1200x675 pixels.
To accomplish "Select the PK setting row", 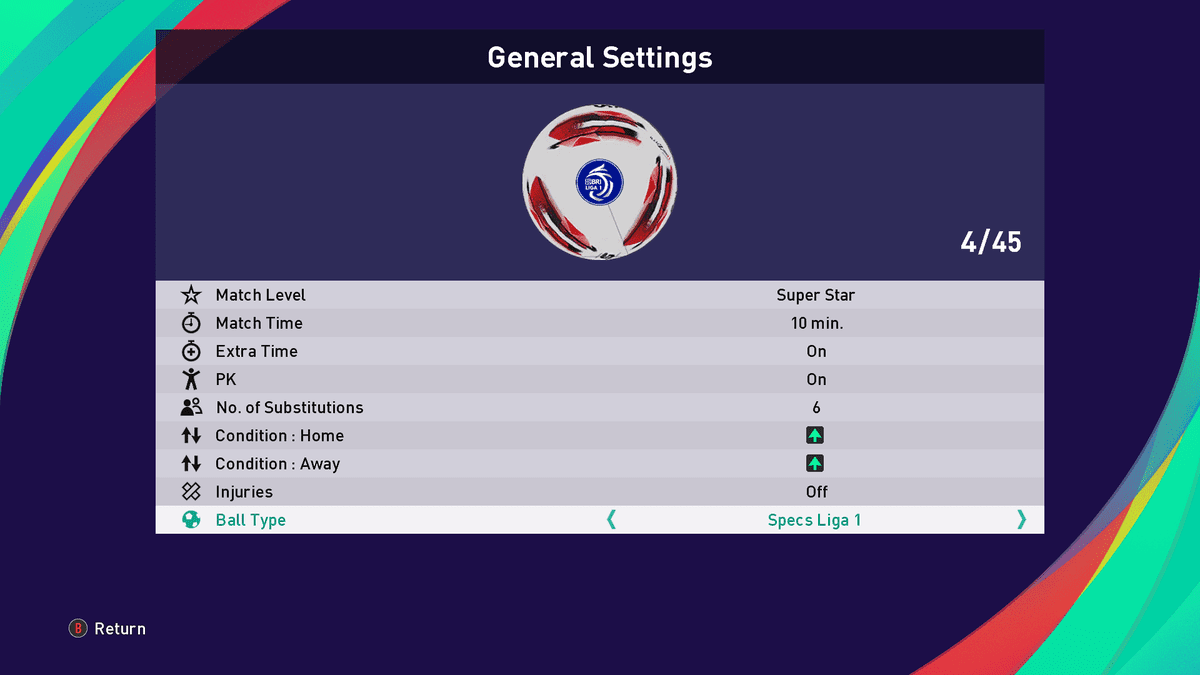I will coord(600,379).
